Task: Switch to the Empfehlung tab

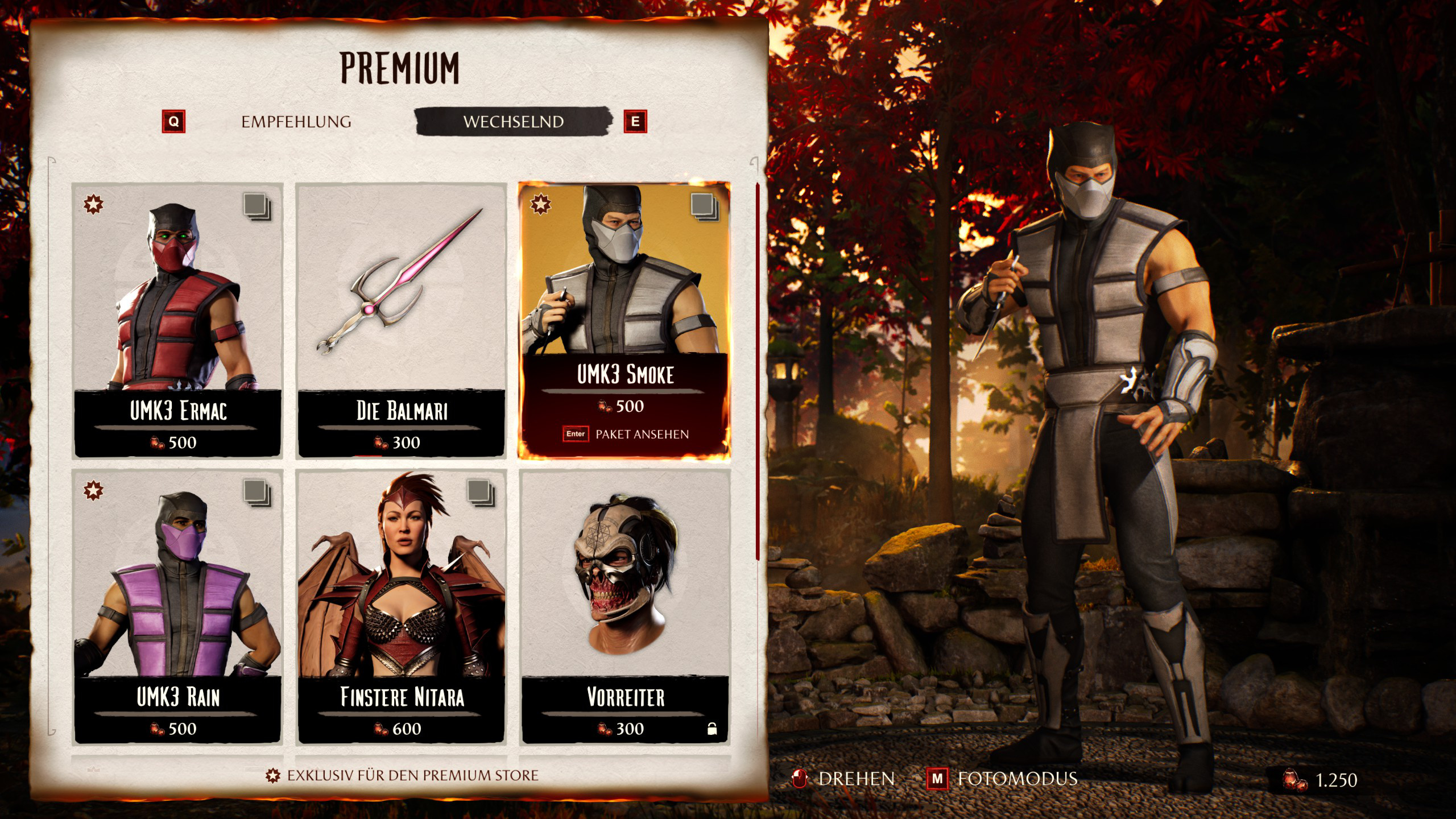Action: [296, 122]
